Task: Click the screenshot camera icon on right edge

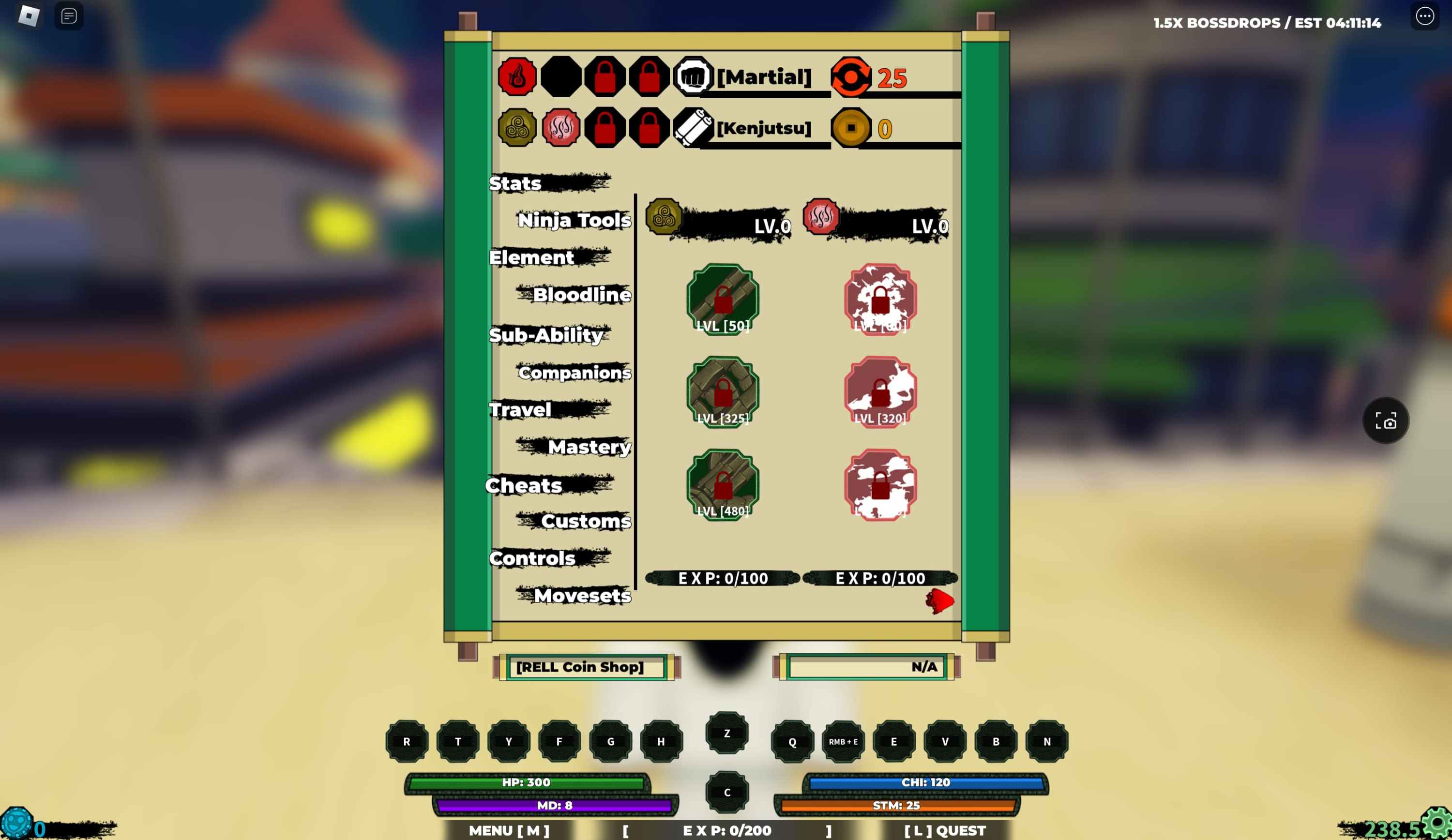Action: pyautogui.click(x=1386, y=420)
